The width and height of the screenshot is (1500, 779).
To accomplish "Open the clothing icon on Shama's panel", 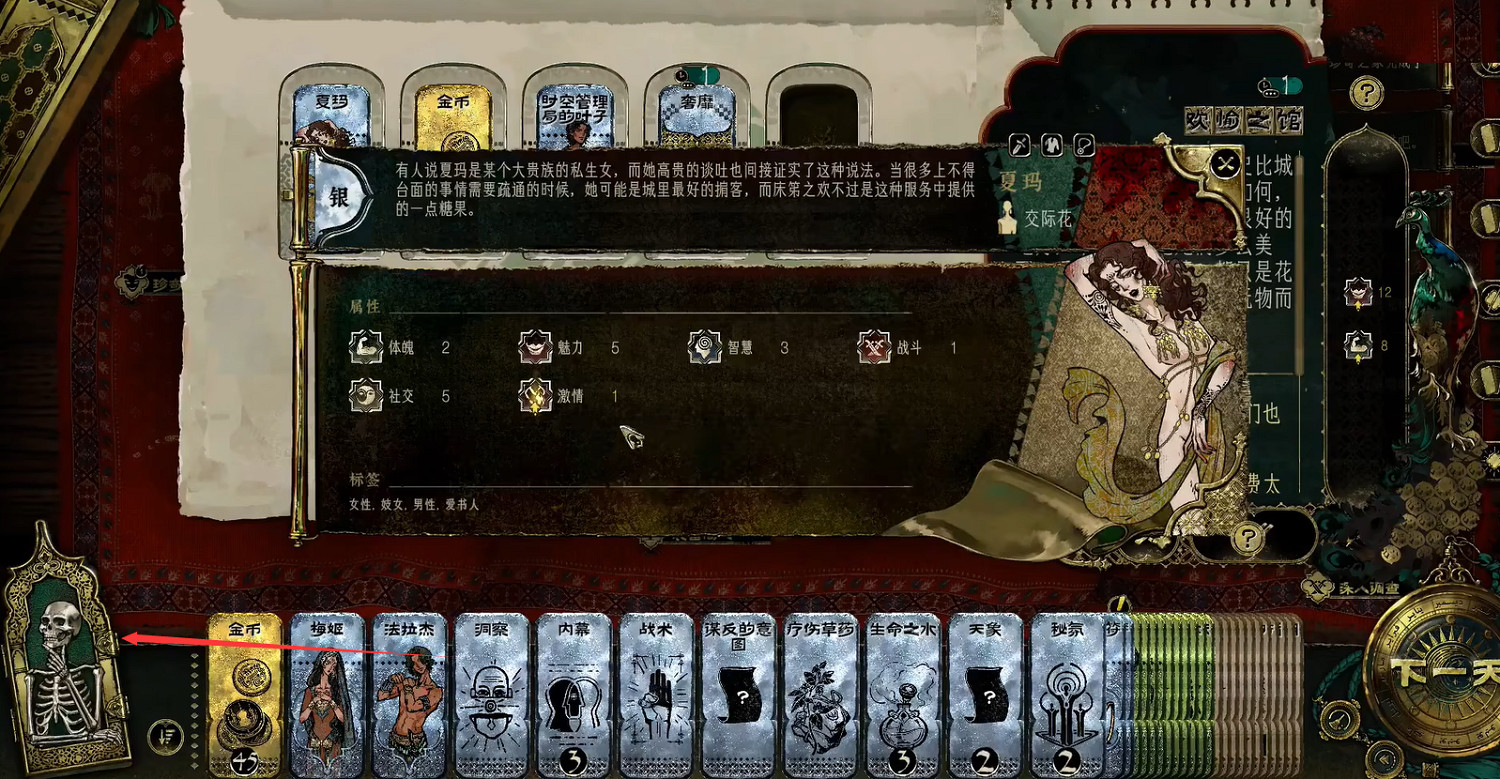I will click(x=1050, y=146).
